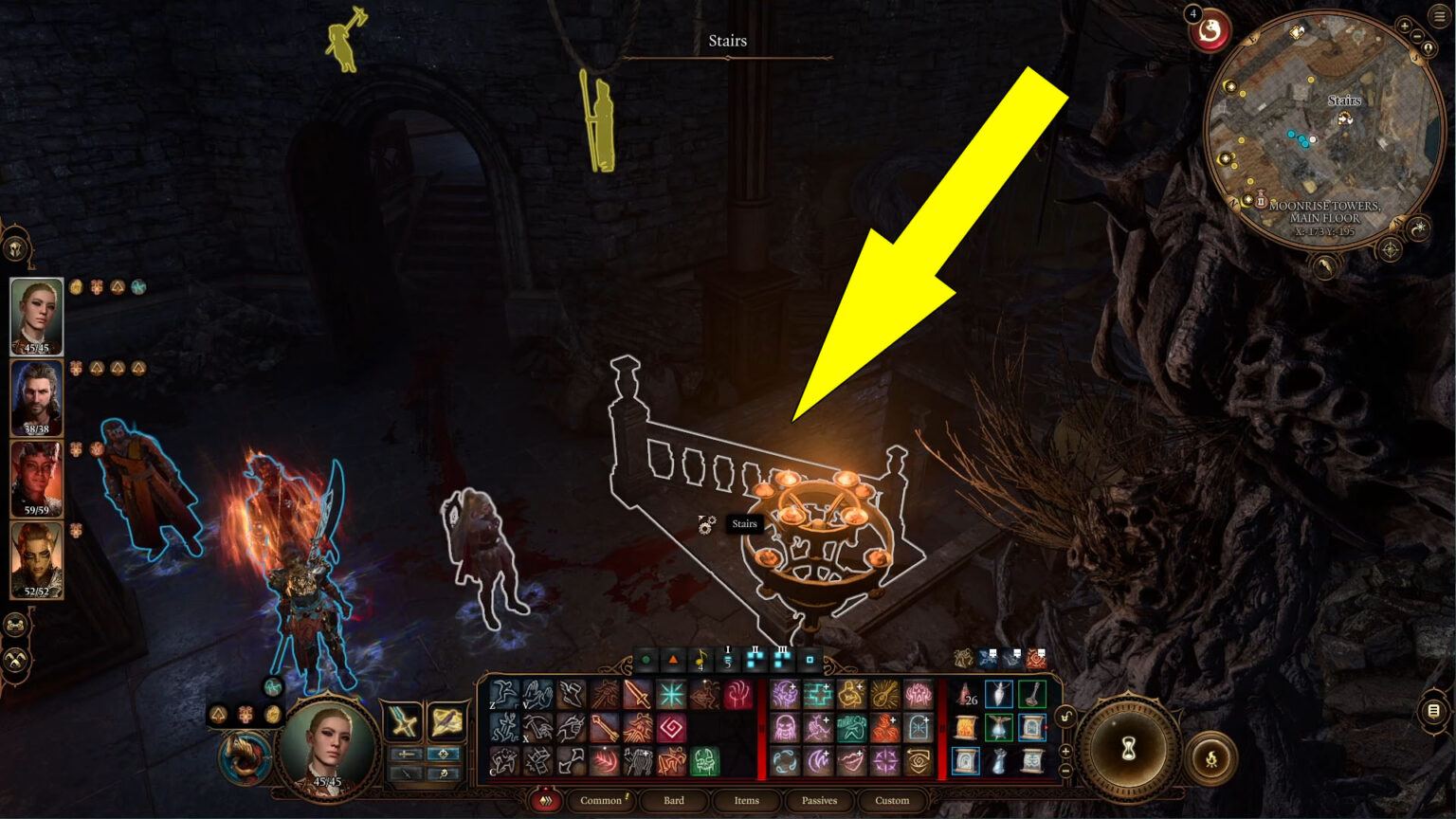This screenshot has height=819, width=1456.
Task: Switch to the Items hotbar tab
Action: coord(747,801)
